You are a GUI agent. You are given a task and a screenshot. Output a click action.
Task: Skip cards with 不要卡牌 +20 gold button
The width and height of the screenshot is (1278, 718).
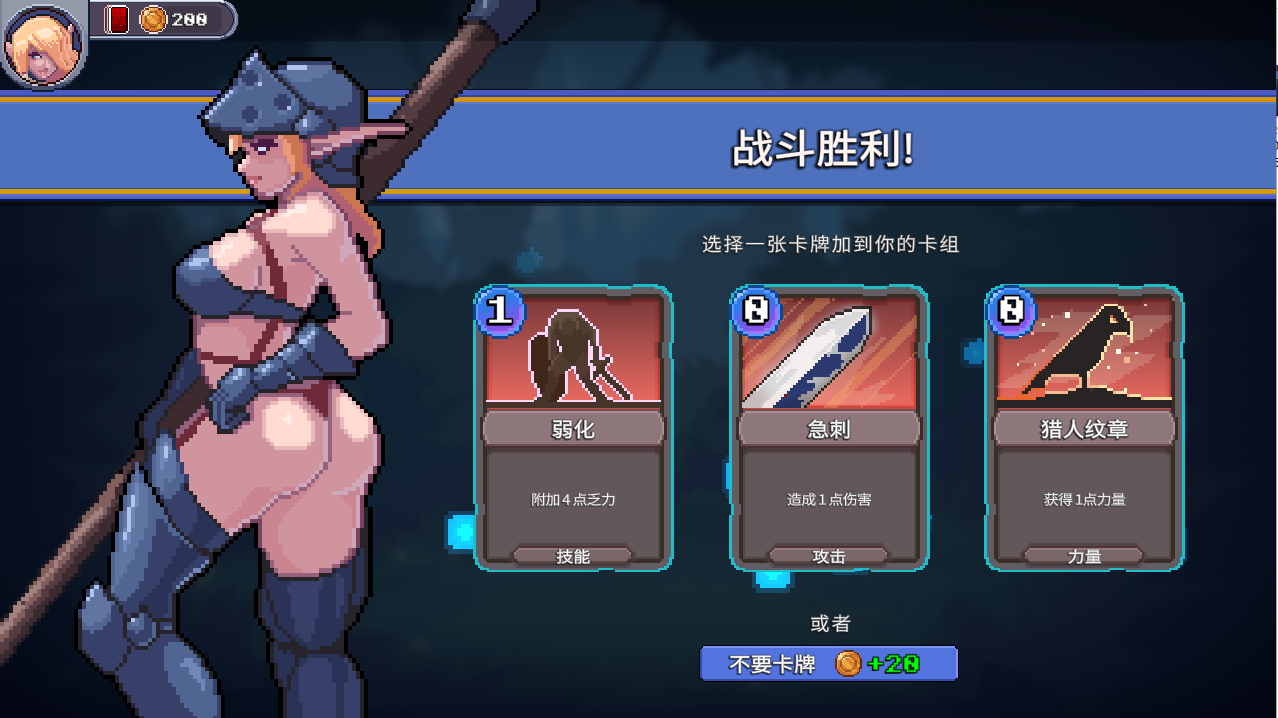[x=828, y=663]
